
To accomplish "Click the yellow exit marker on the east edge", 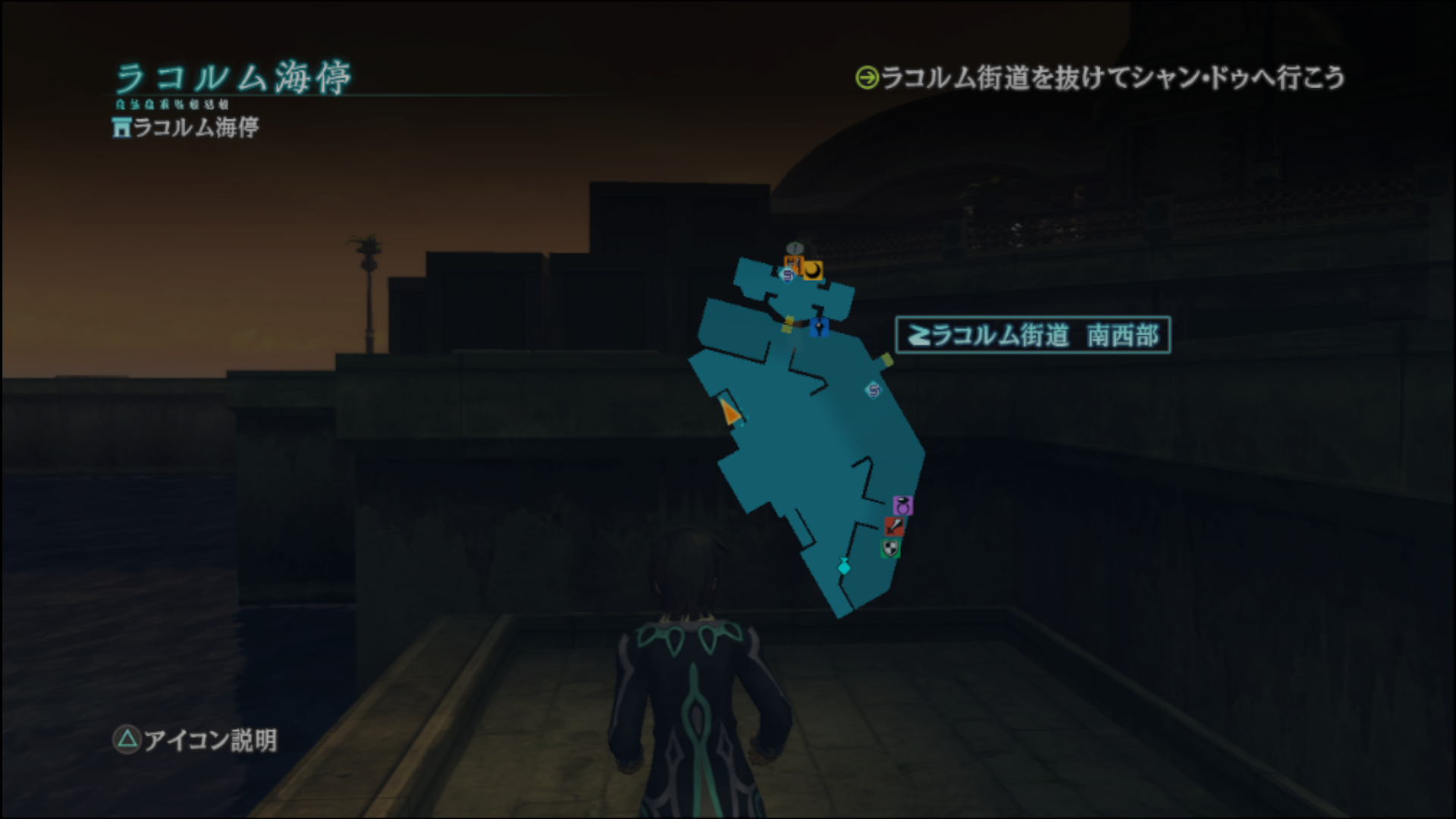I will click(886, 360).
